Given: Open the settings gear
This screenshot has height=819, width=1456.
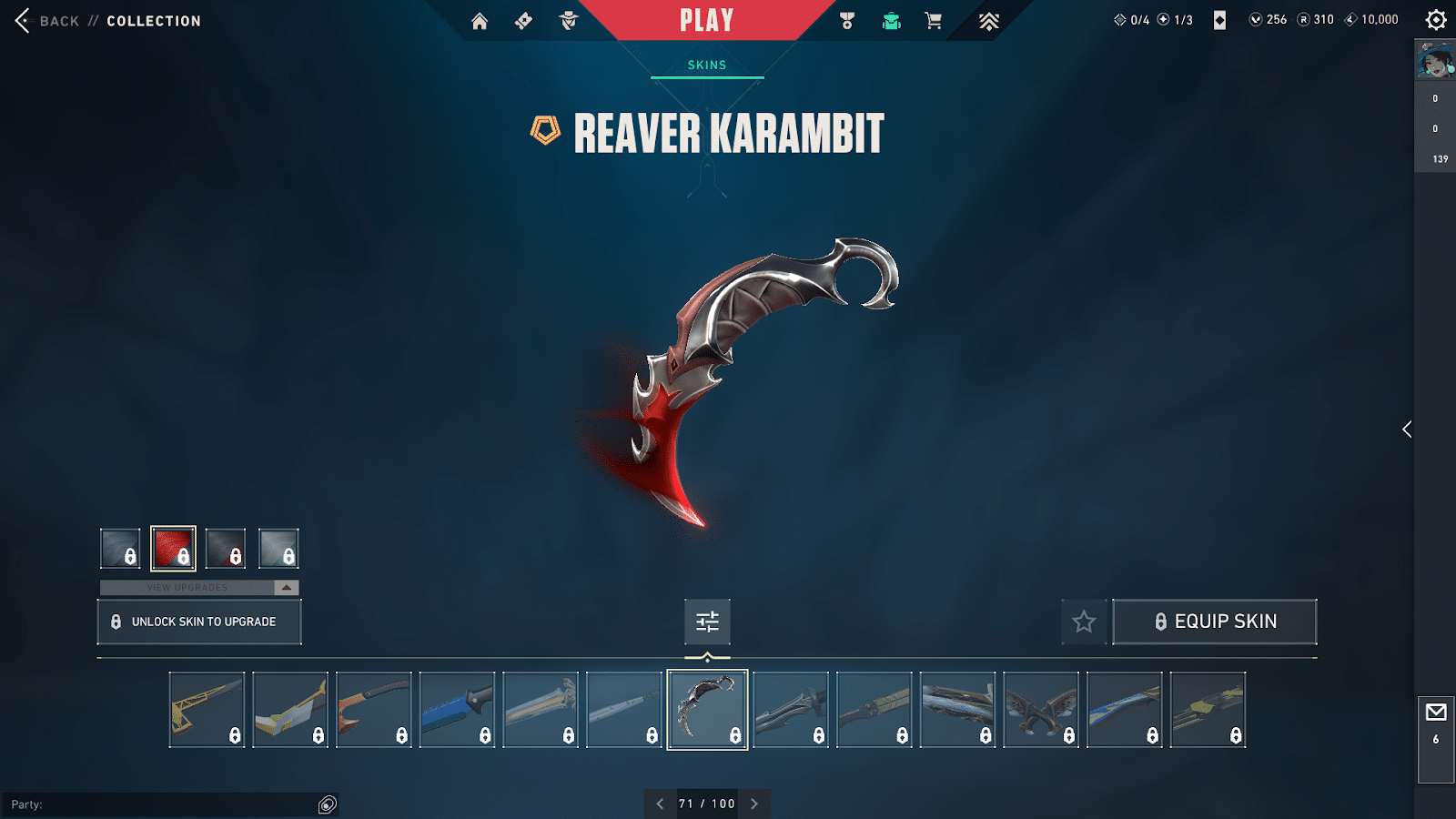Looking at the screenshot, I should tap(1436, 20).
